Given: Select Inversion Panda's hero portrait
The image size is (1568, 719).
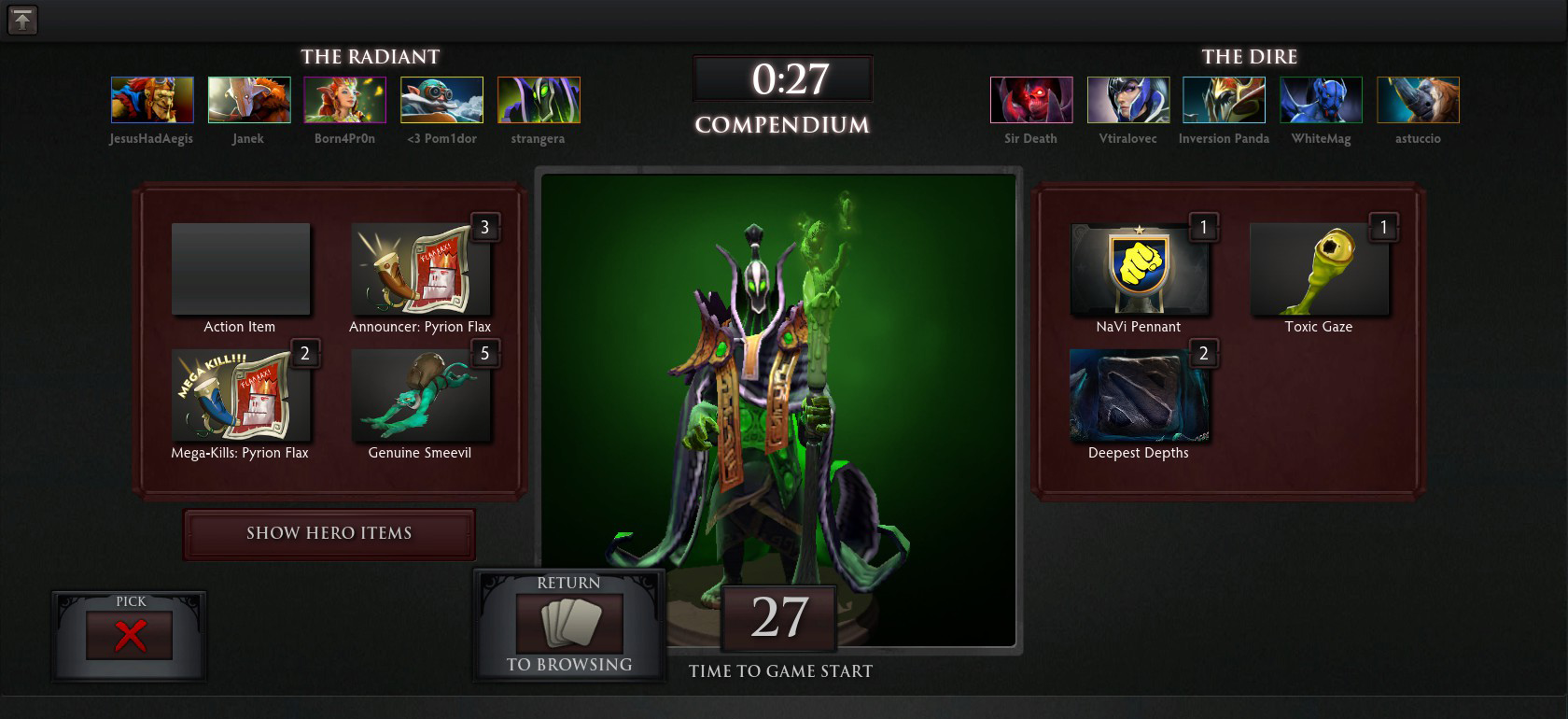Looking at the screenshot, I should pyautogui.click(x=1224, y=100).
